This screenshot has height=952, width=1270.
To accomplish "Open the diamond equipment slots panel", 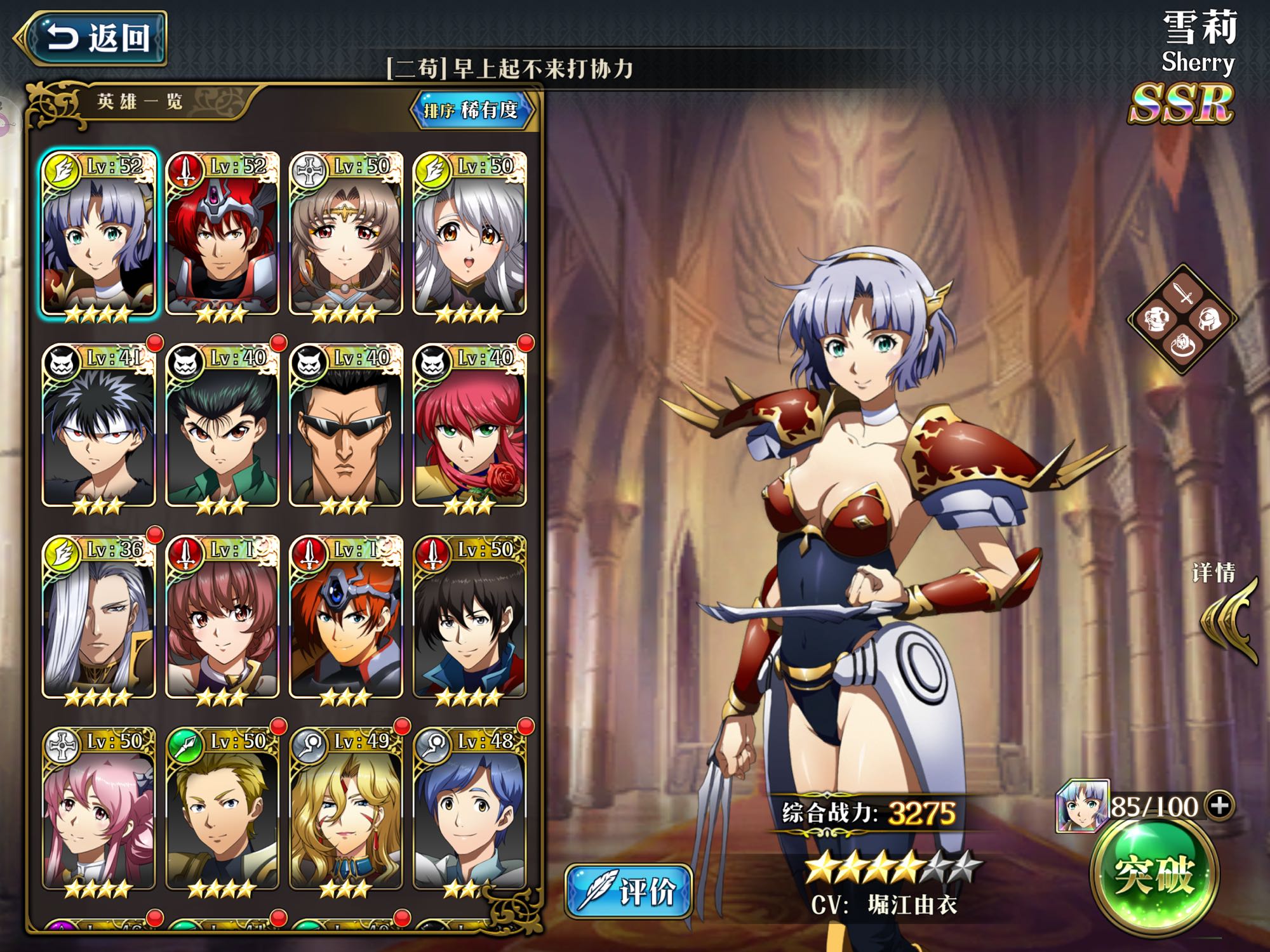I will pyautogui.click(x=1182, y=319).
